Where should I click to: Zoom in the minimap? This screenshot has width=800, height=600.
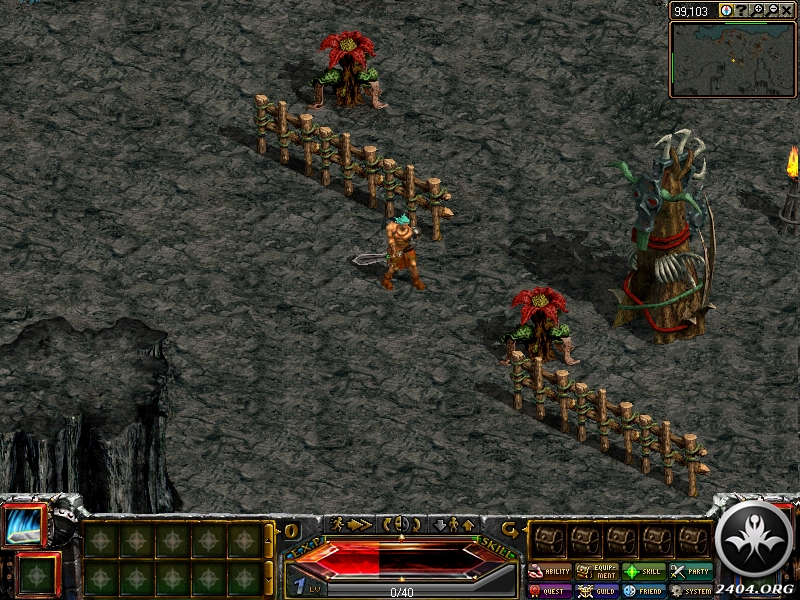tap(757, 10)
